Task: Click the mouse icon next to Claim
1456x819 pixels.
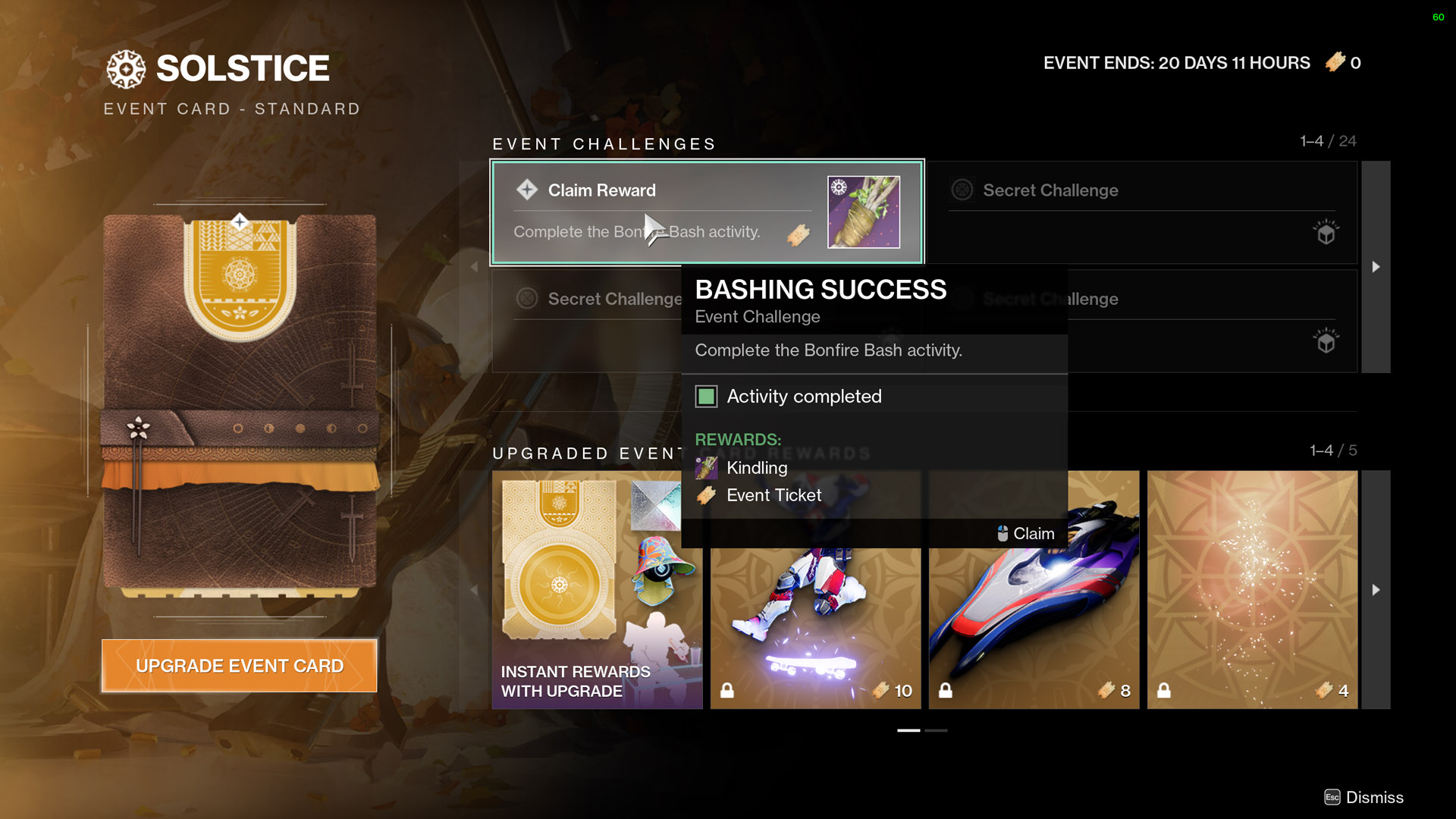Action: tap(1003, 533)
